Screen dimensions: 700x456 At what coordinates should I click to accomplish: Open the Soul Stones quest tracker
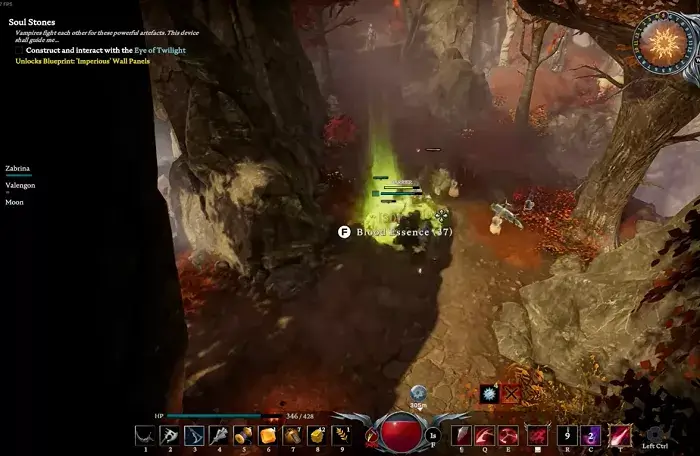click(x=33, y=22)
